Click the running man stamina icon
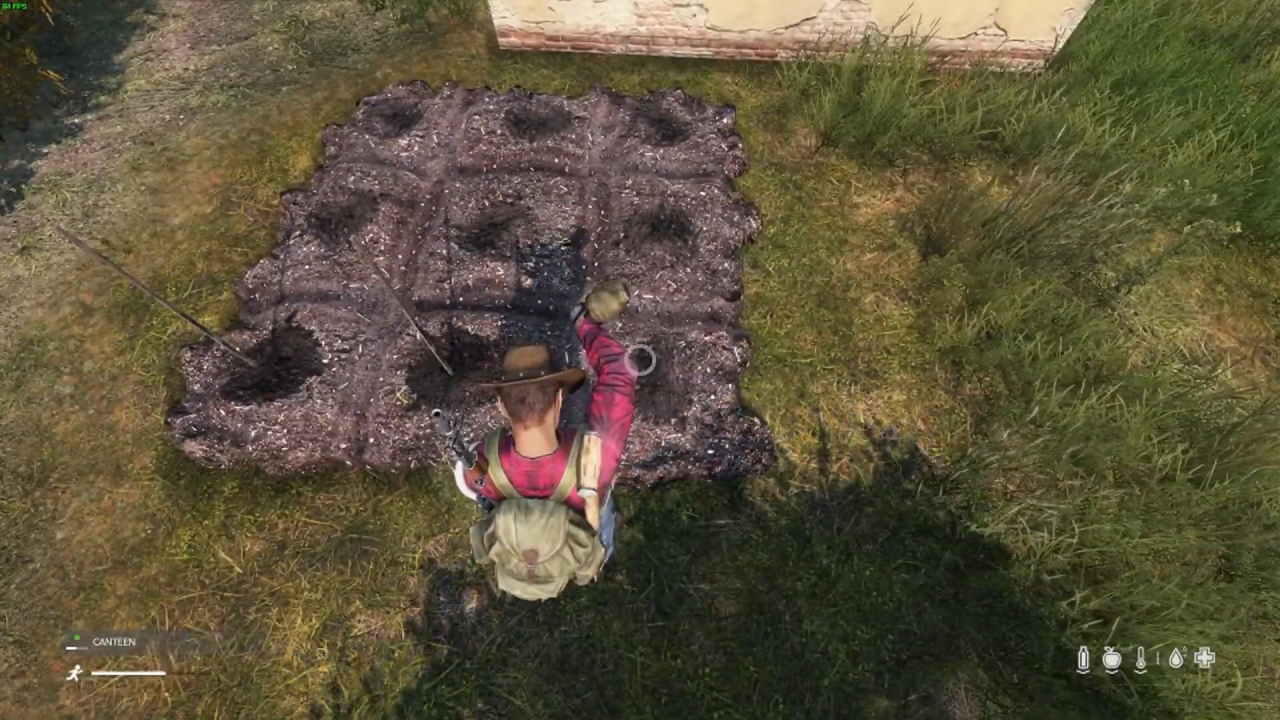 coord(75,673)
